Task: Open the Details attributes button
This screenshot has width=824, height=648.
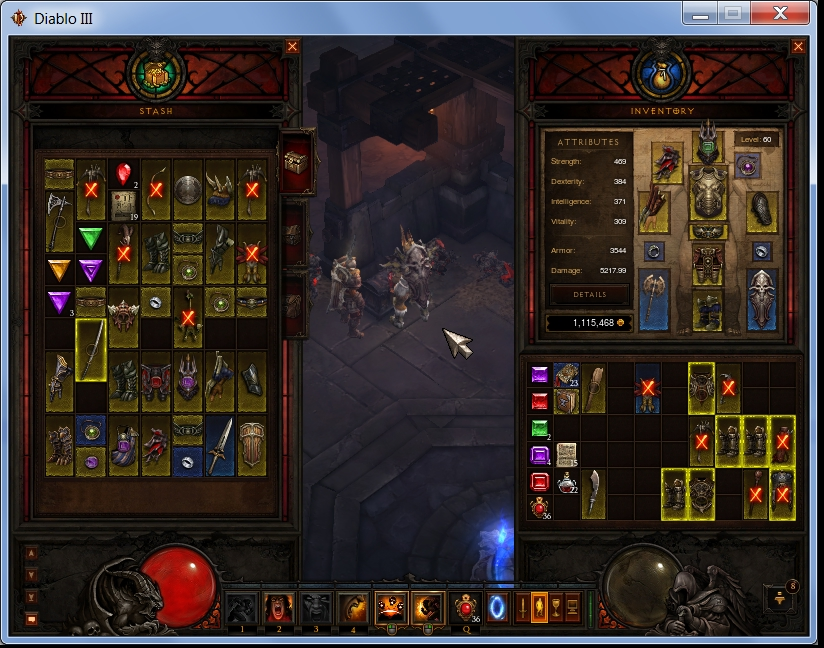Action: point(589,295)
